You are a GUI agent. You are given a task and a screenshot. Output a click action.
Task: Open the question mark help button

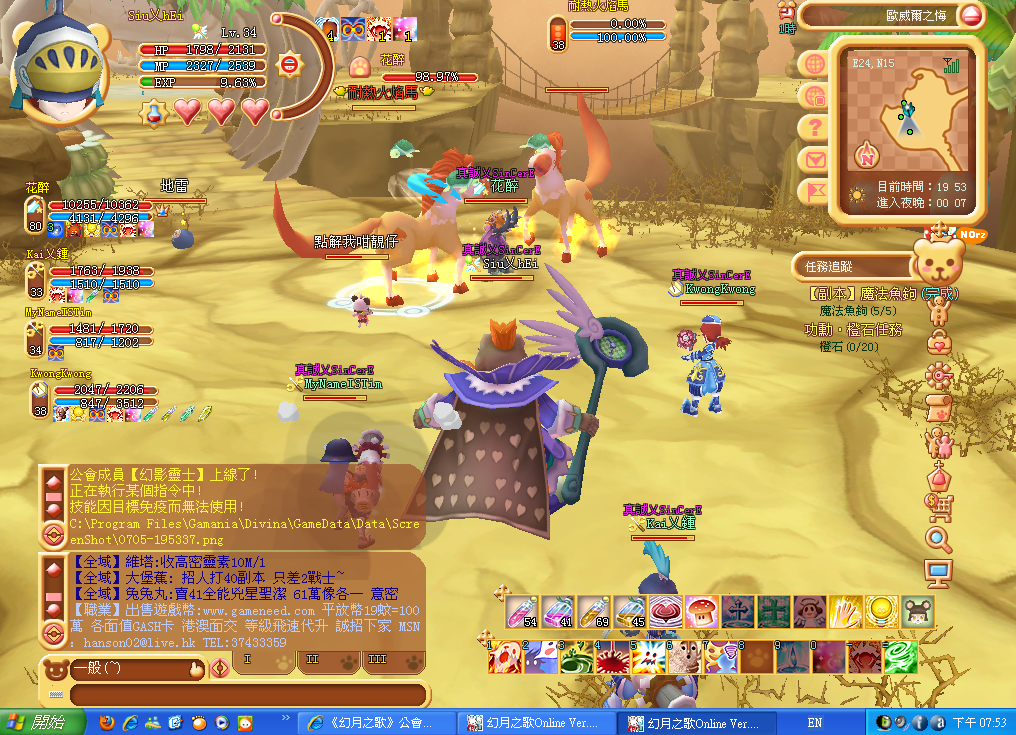tap(815, 127)
